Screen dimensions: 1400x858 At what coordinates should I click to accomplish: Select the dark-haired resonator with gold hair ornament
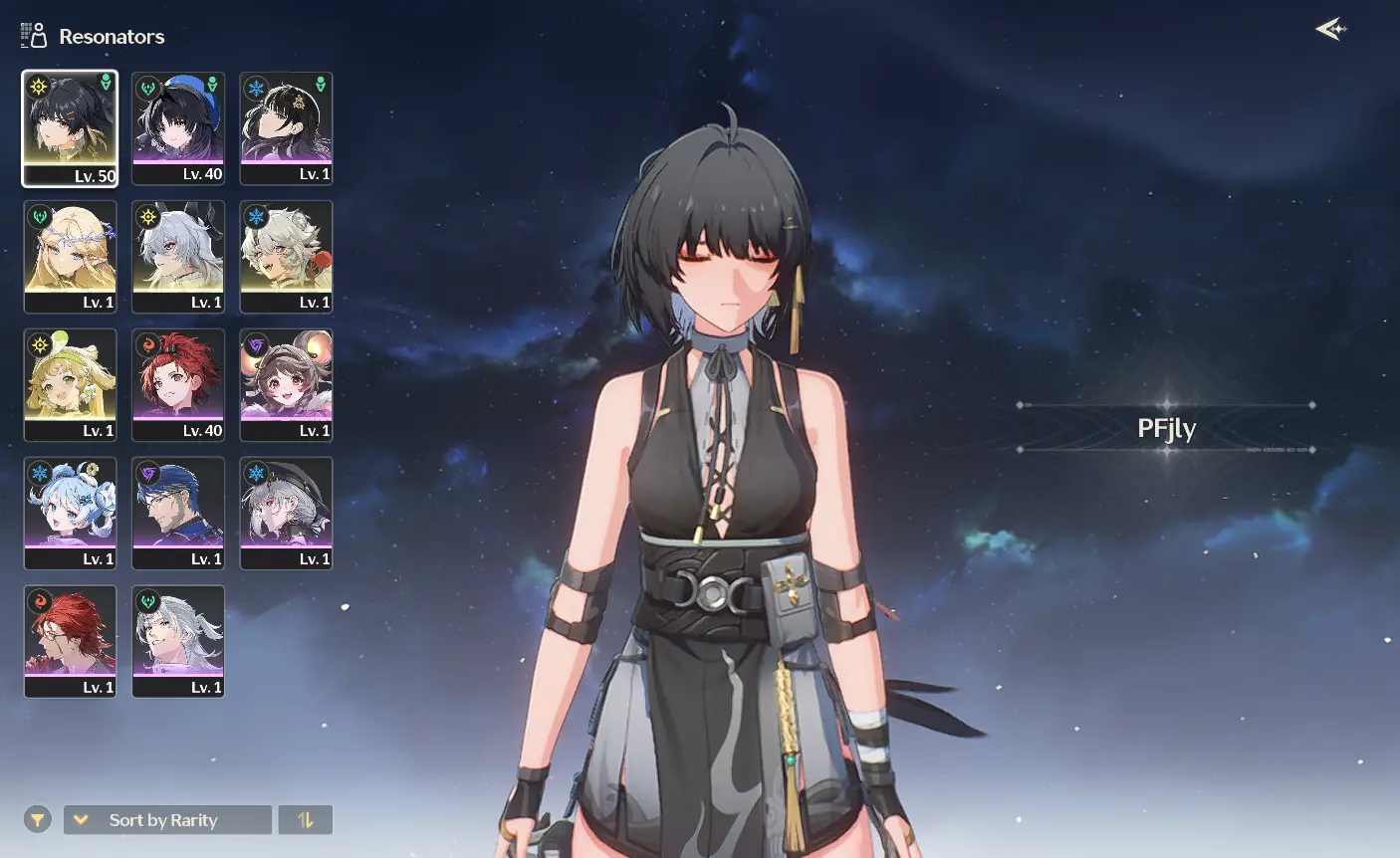(287, 128)
